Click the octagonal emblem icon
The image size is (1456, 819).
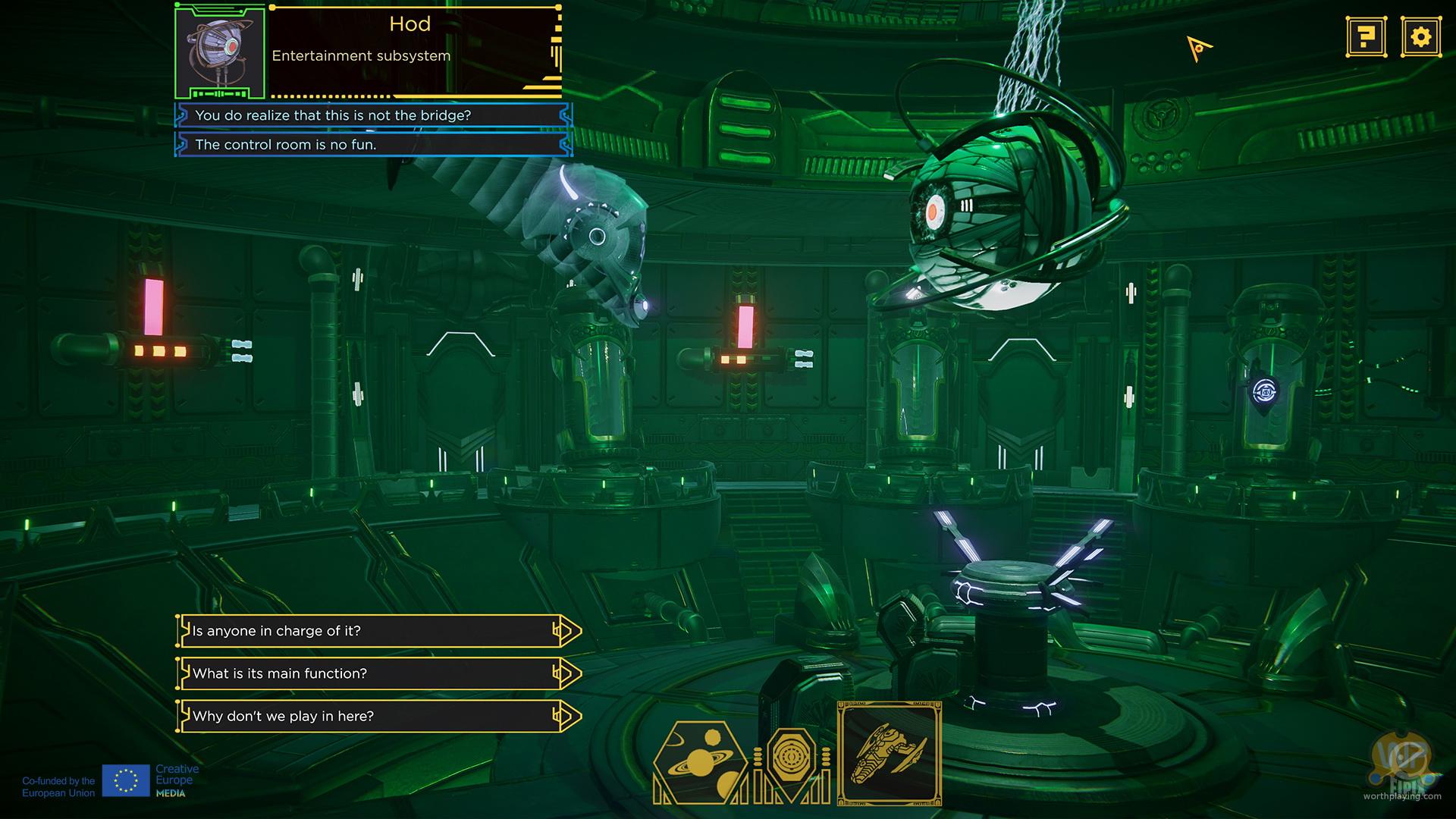791,758
